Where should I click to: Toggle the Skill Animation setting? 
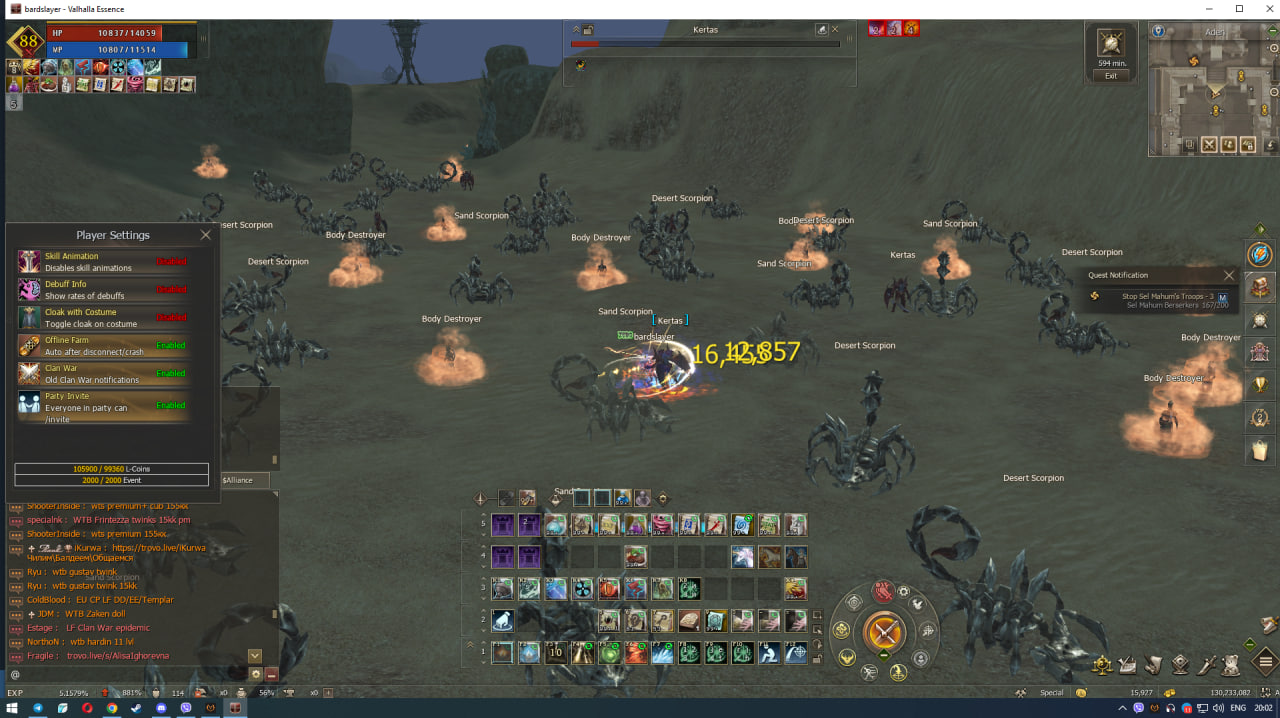click(x=171, y=262)
